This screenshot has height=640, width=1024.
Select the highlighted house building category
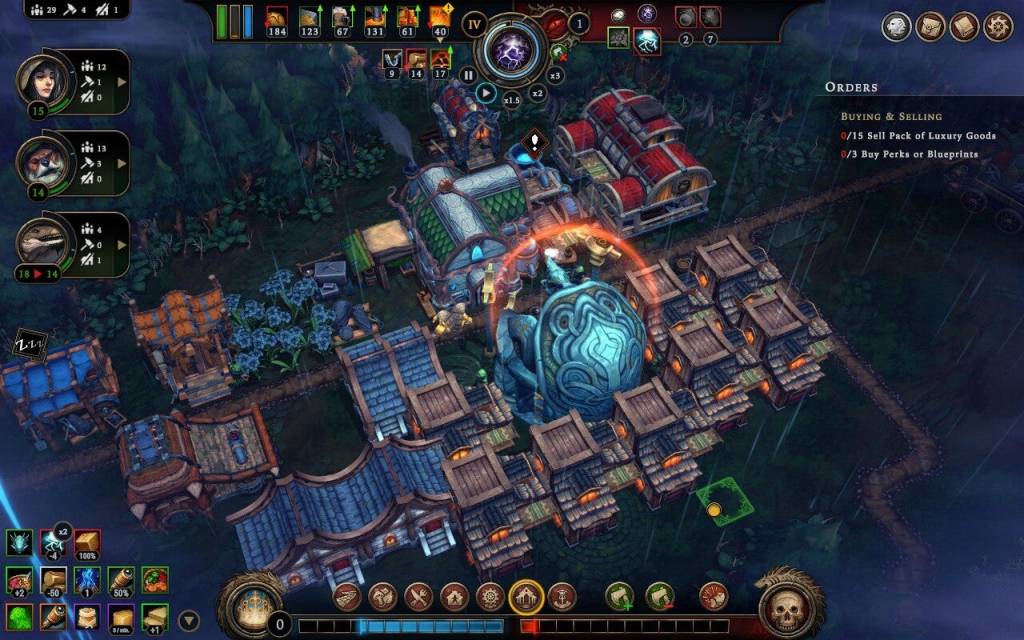click(526, 597)
